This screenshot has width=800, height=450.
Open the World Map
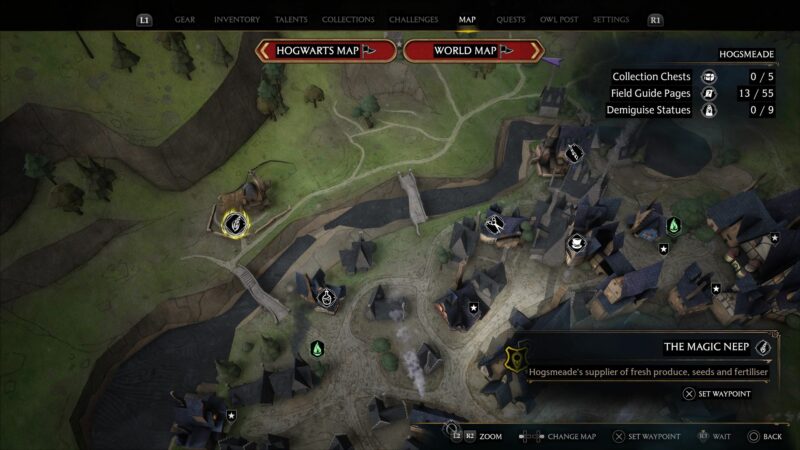tap(472, 51)
